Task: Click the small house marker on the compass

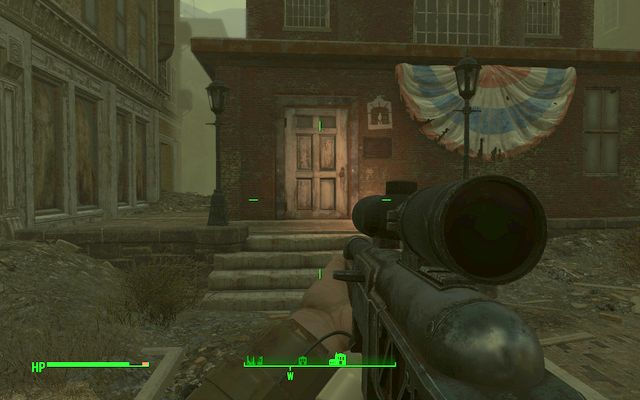Action: (303, 360)
